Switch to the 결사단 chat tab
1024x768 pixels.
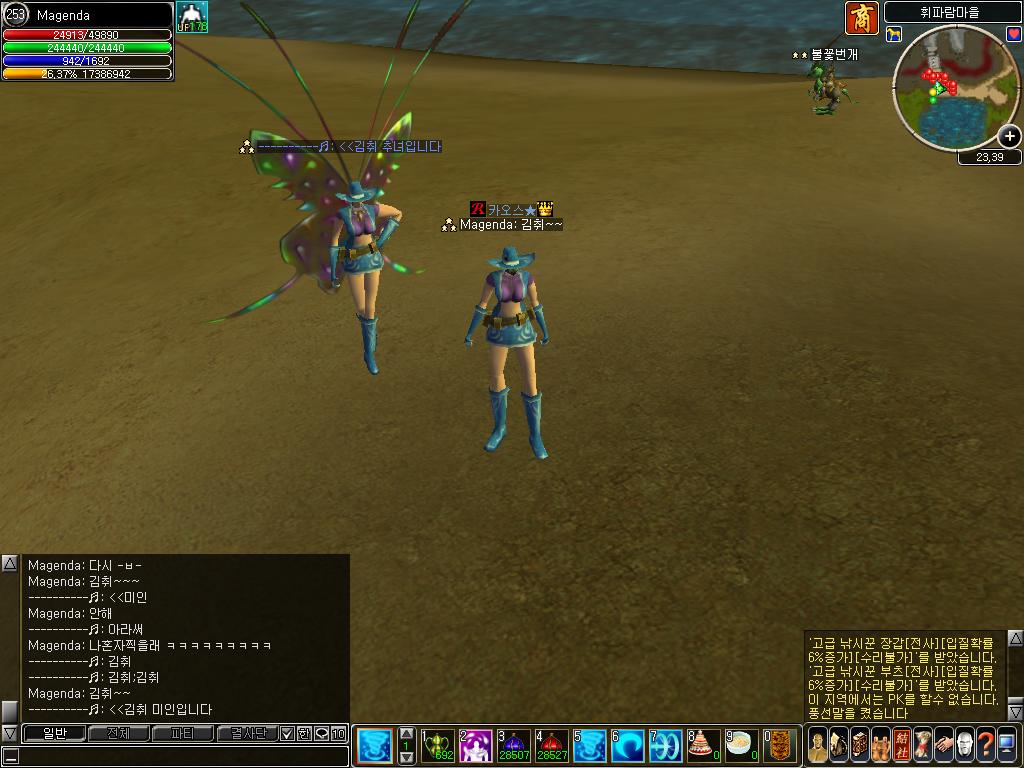[247, 734]
